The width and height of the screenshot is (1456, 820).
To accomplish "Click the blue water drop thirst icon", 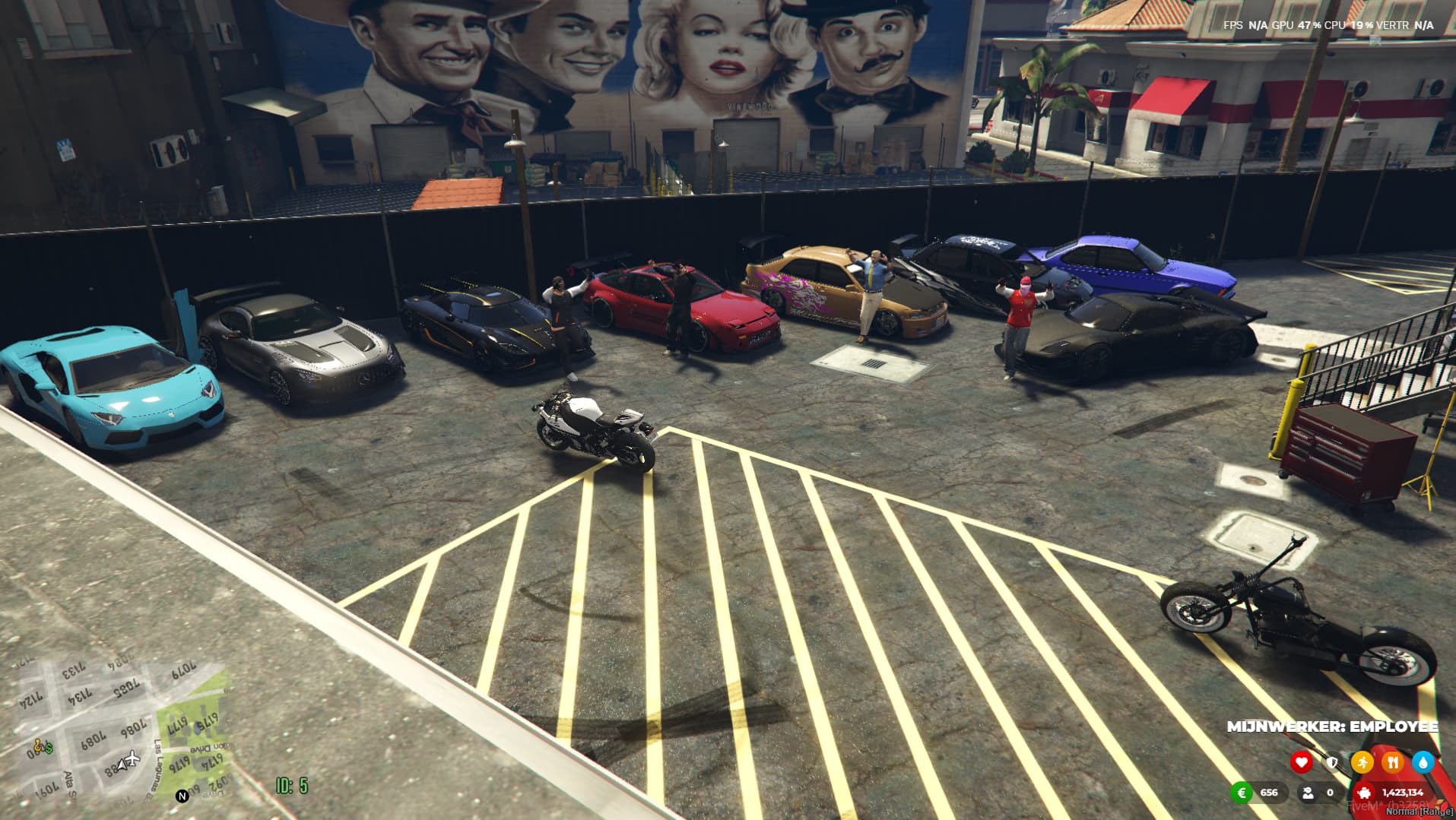I will click(1423, 761).
